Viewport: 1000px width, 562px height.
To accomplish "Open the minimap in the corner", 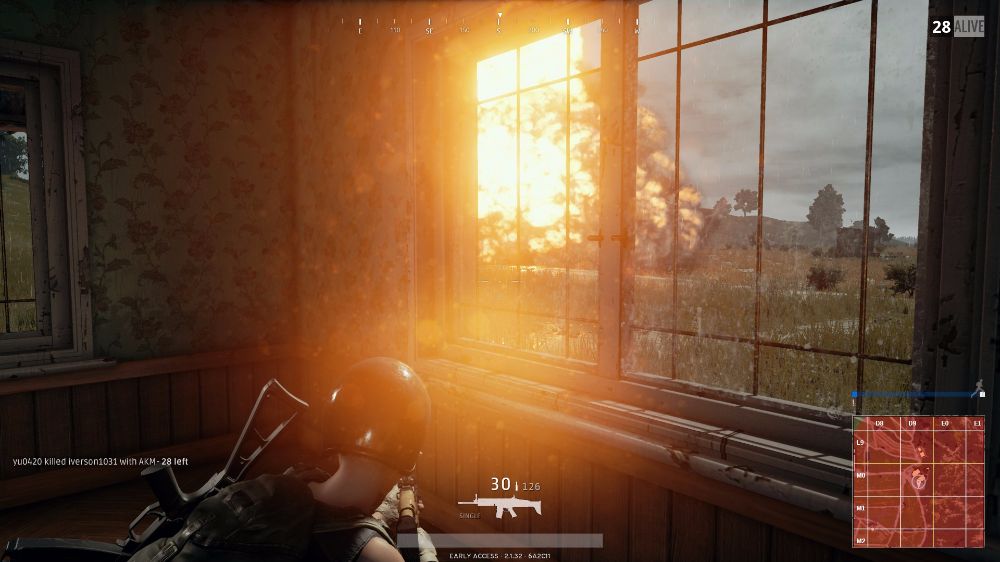I will (918, 481).
